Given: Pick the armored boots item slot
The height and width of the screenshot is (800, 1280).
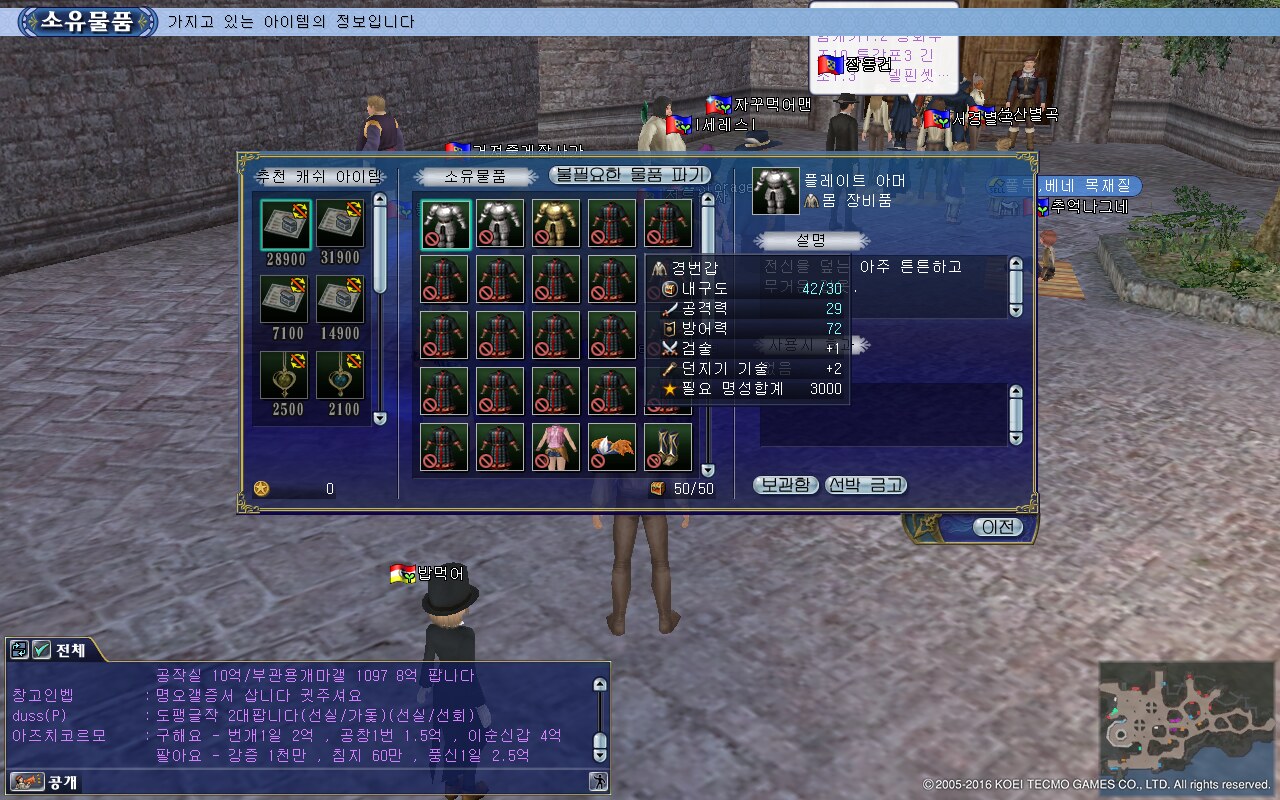Looking at the screenshot, I should 668,447.
